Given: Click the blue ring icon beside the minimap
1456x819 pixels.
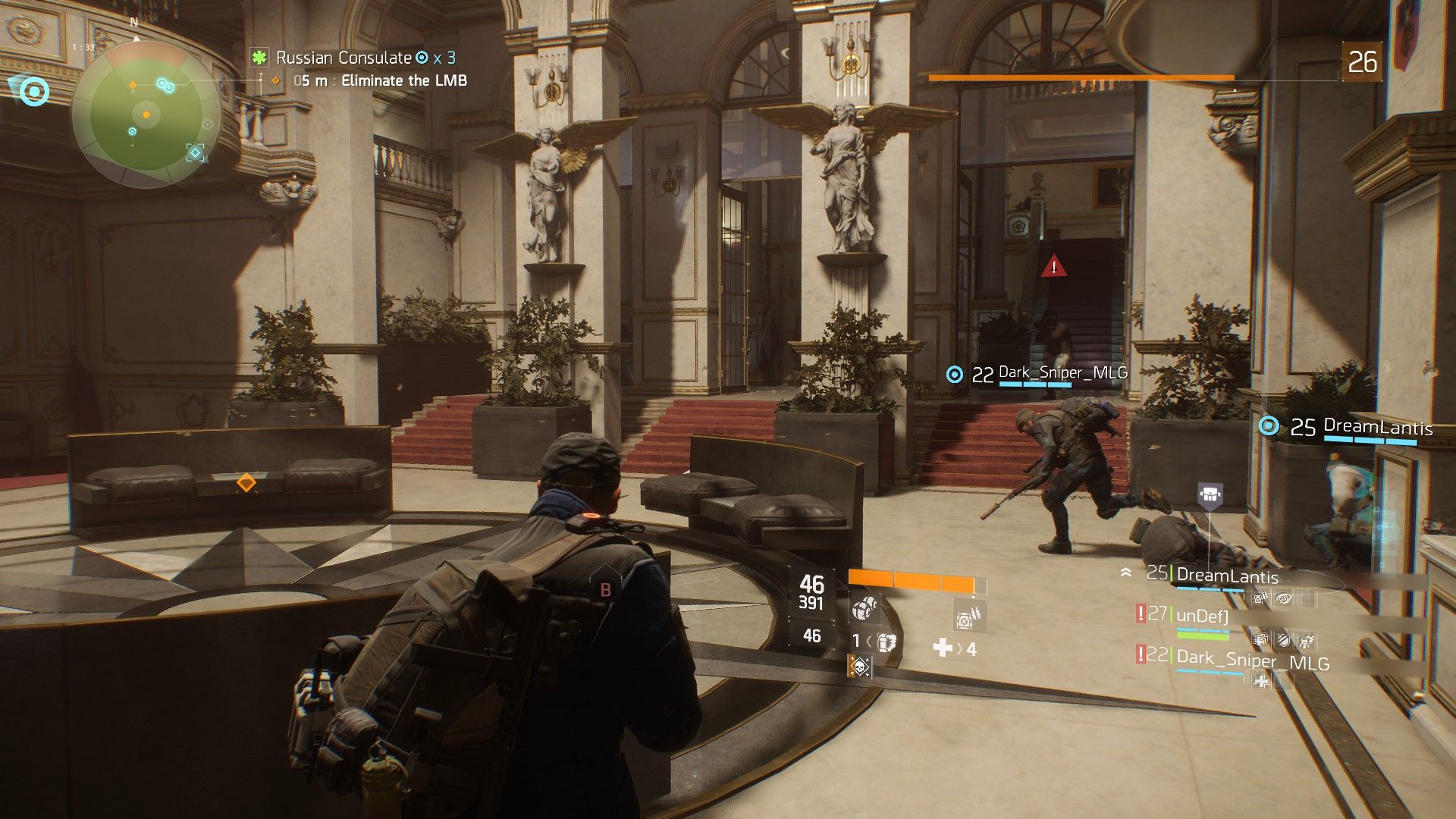Looking at the screenshot, I should (x=33, y=93).
